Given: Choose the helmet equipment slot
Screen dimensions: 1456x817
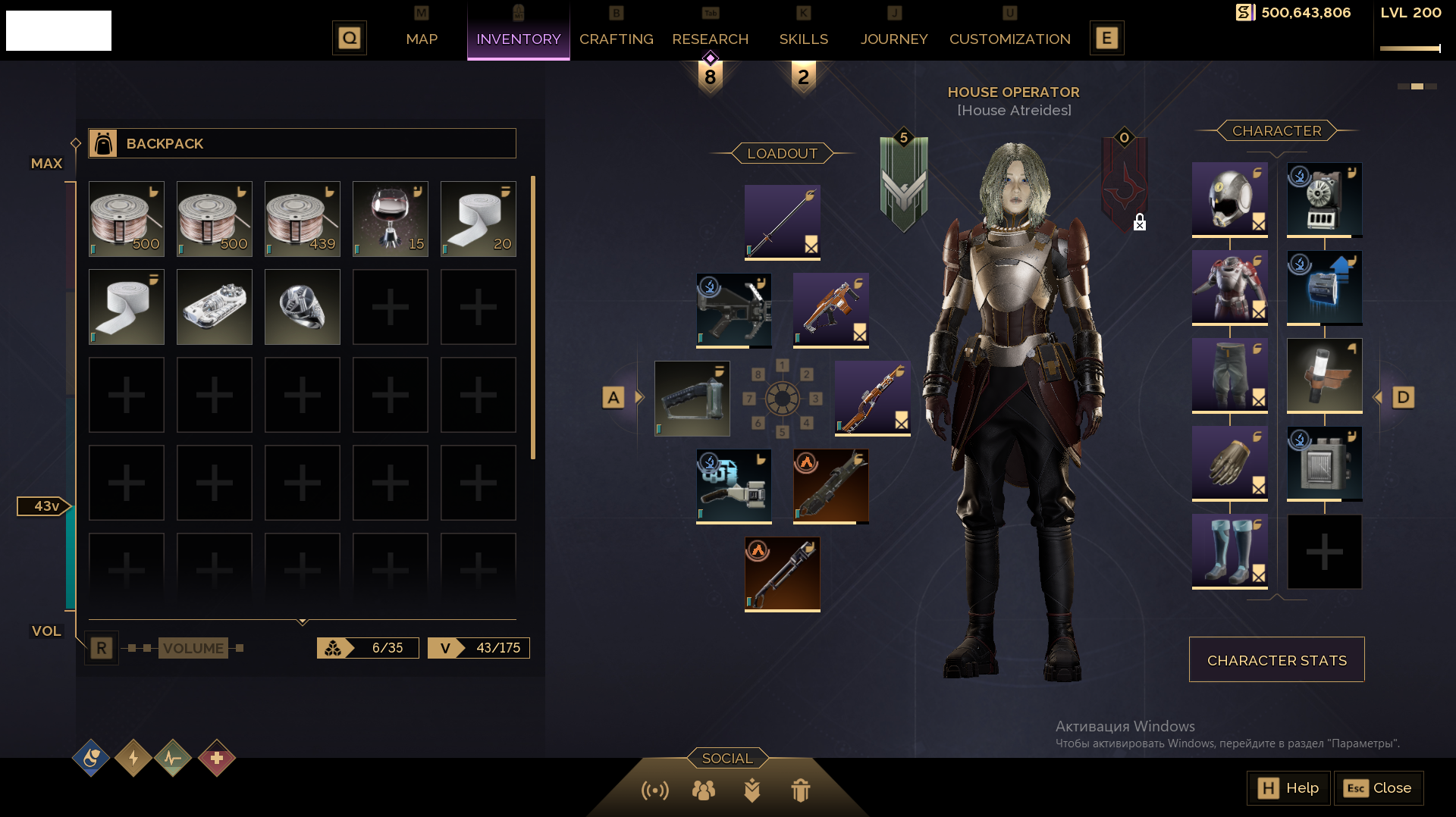Looking at the screenshot, I should tap(1229, 199).
